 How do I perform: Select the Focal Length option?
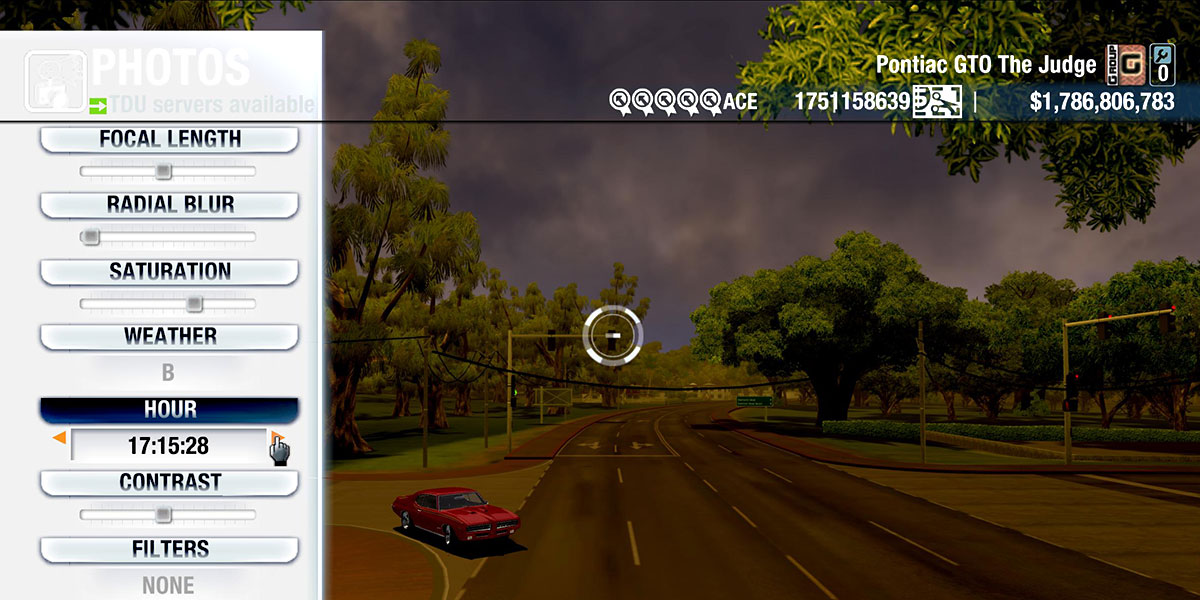(x=169, y=140)
